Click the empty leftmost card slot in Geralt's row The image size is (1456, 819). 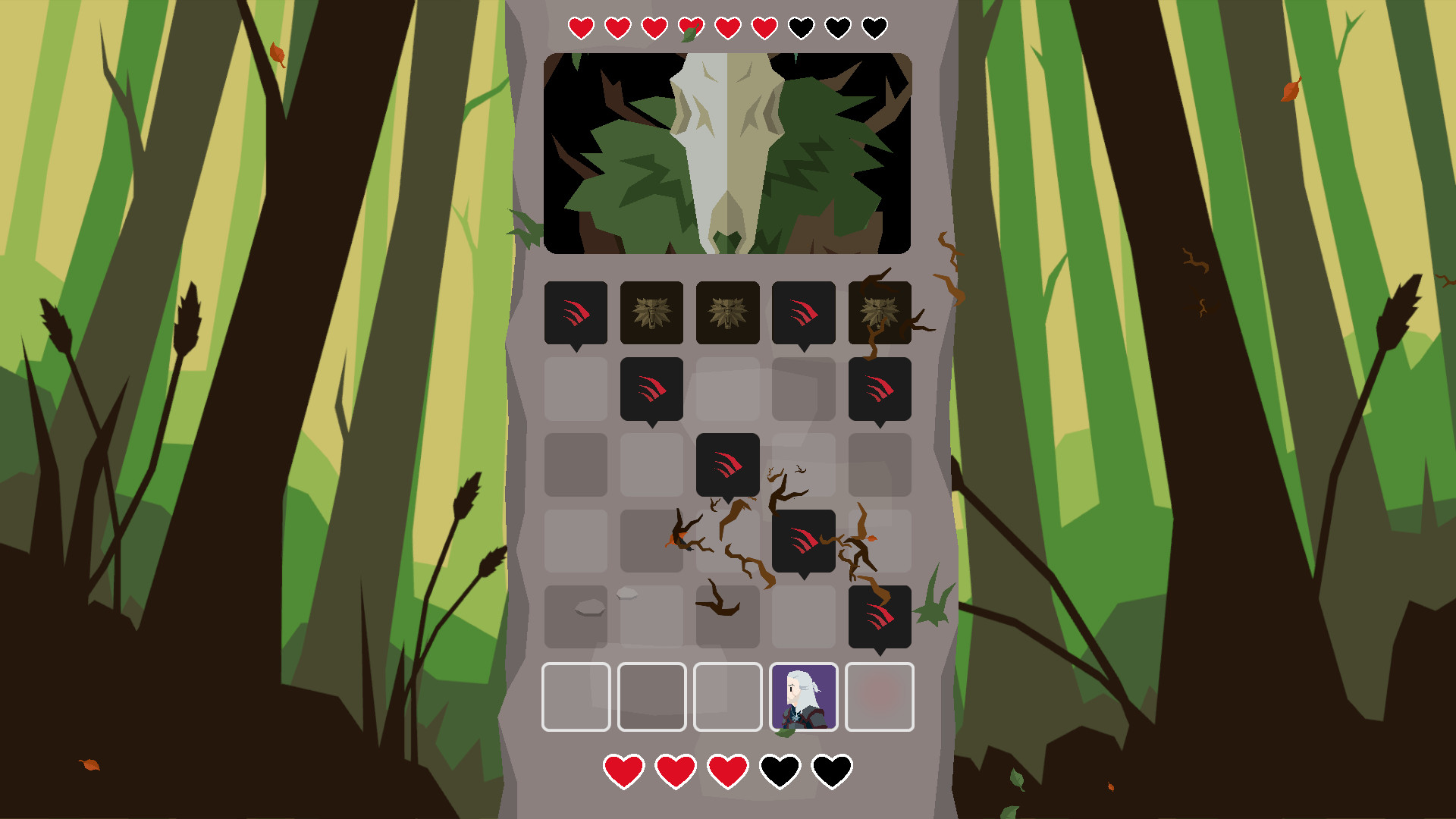click(x=575, y=698)
